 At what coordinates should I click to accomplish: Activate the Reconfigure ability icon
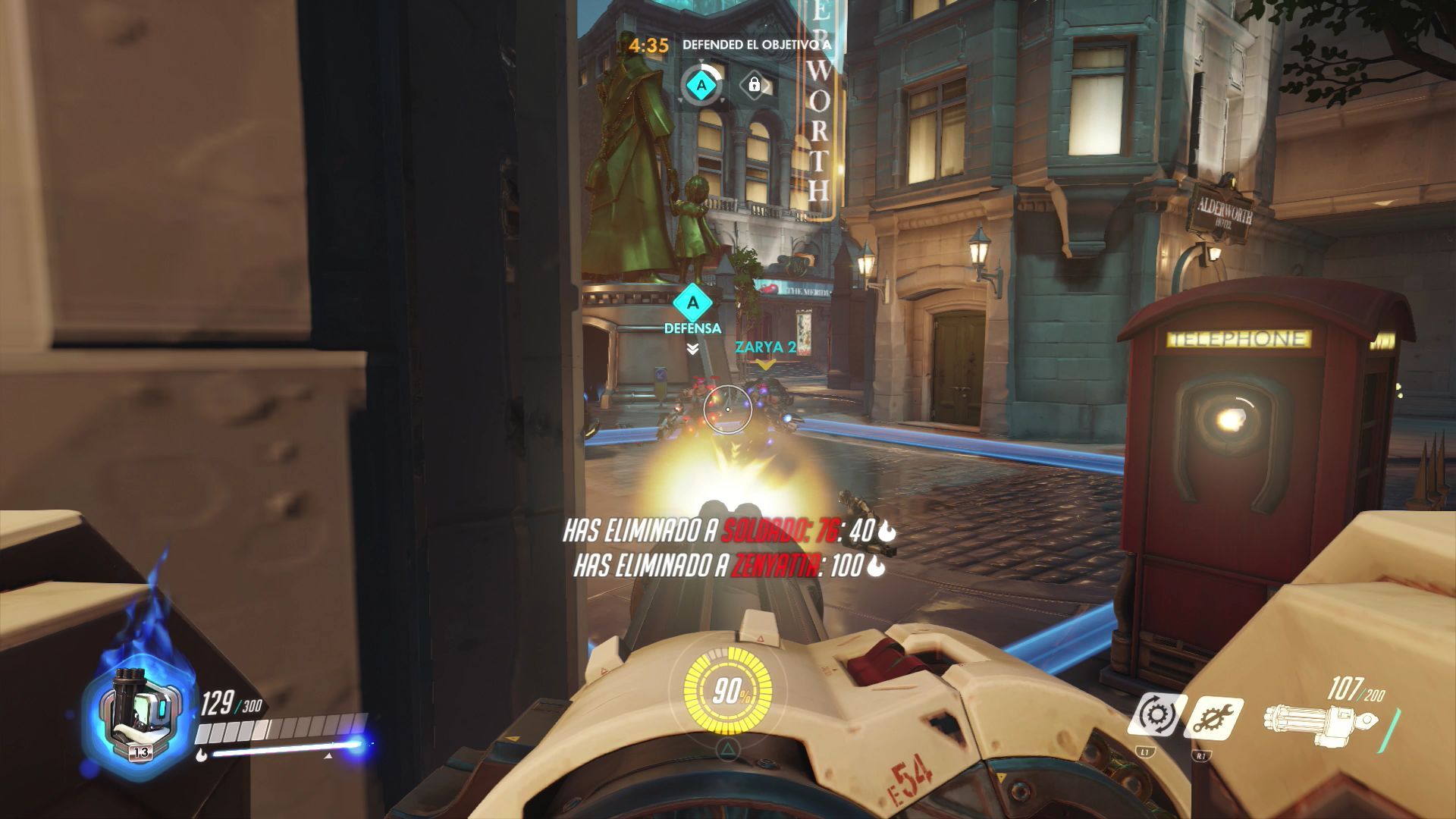click(1156, 716)
